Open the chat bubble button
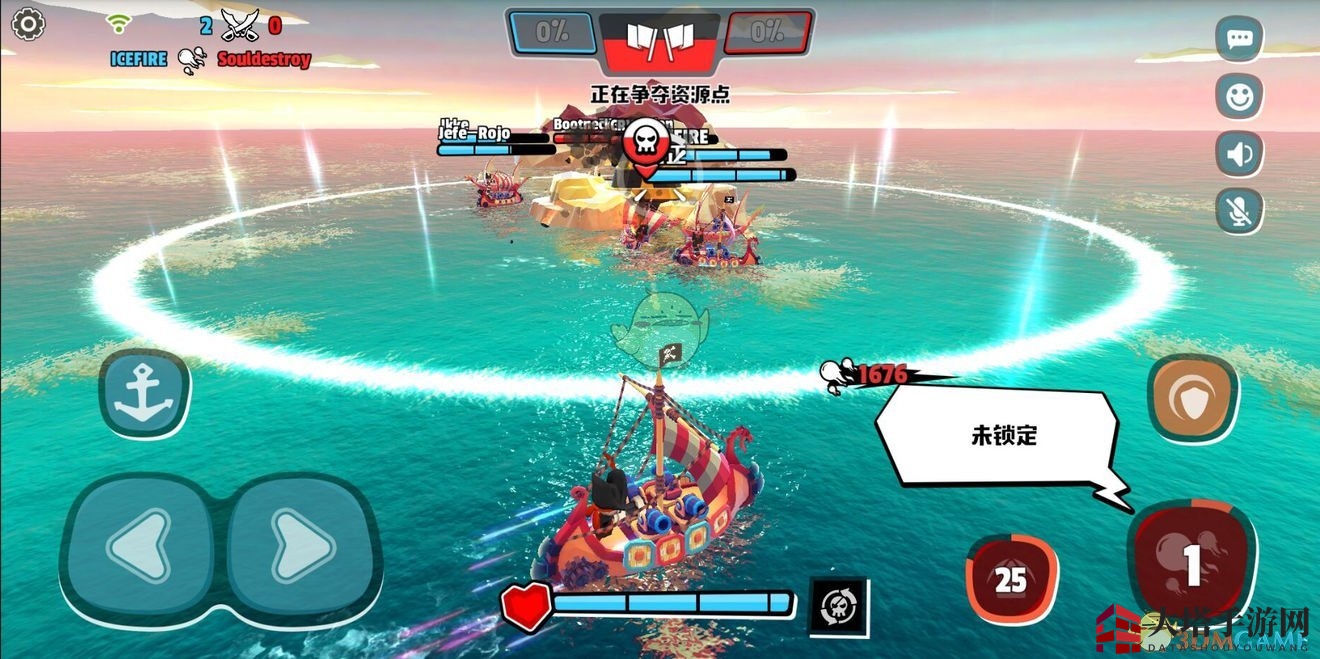The height and width of the screenshot is (659, 1320). coord(1240,39)
